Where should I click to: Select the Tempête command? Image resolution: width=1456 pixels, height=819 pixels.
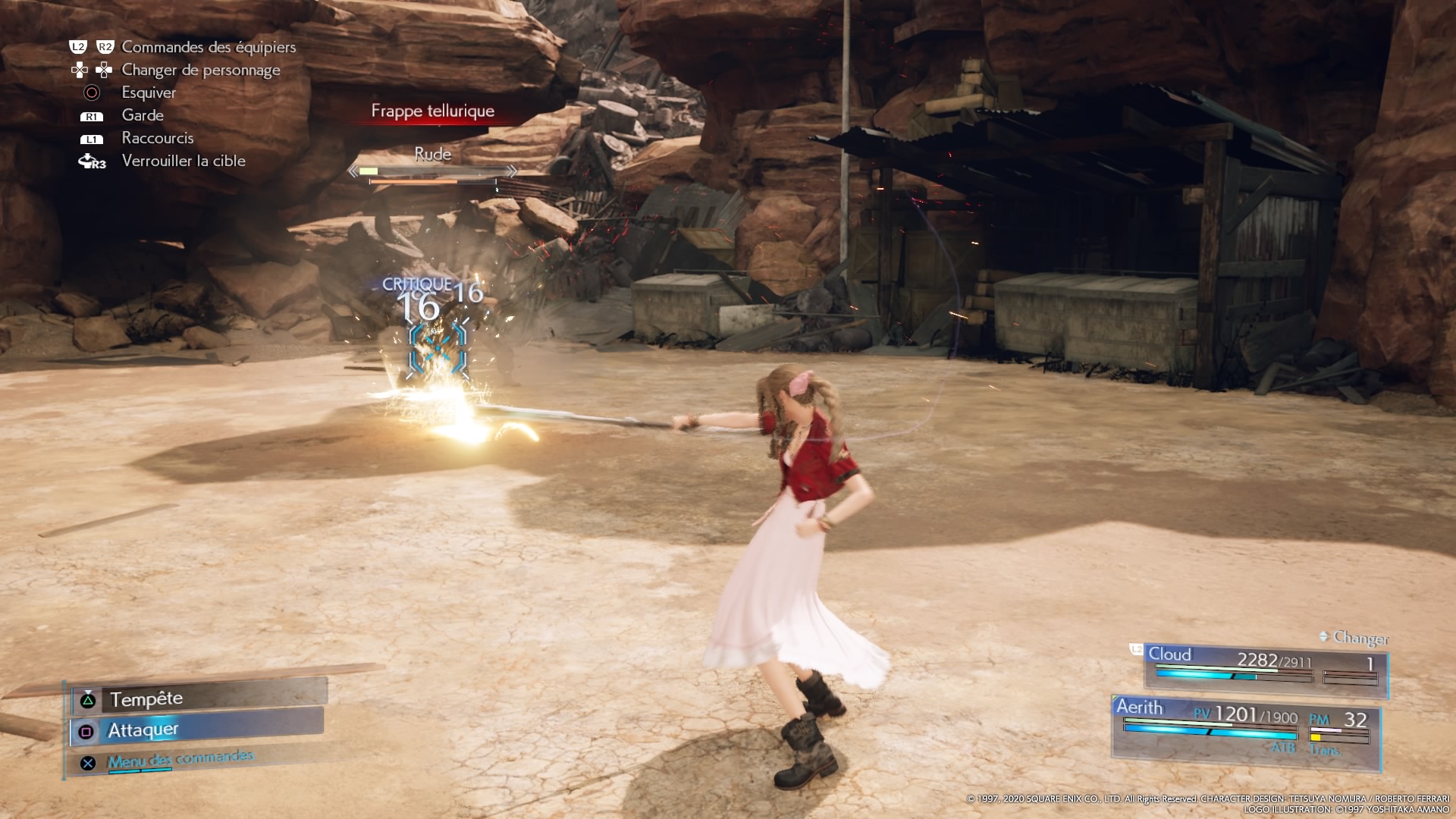point(199,698)
